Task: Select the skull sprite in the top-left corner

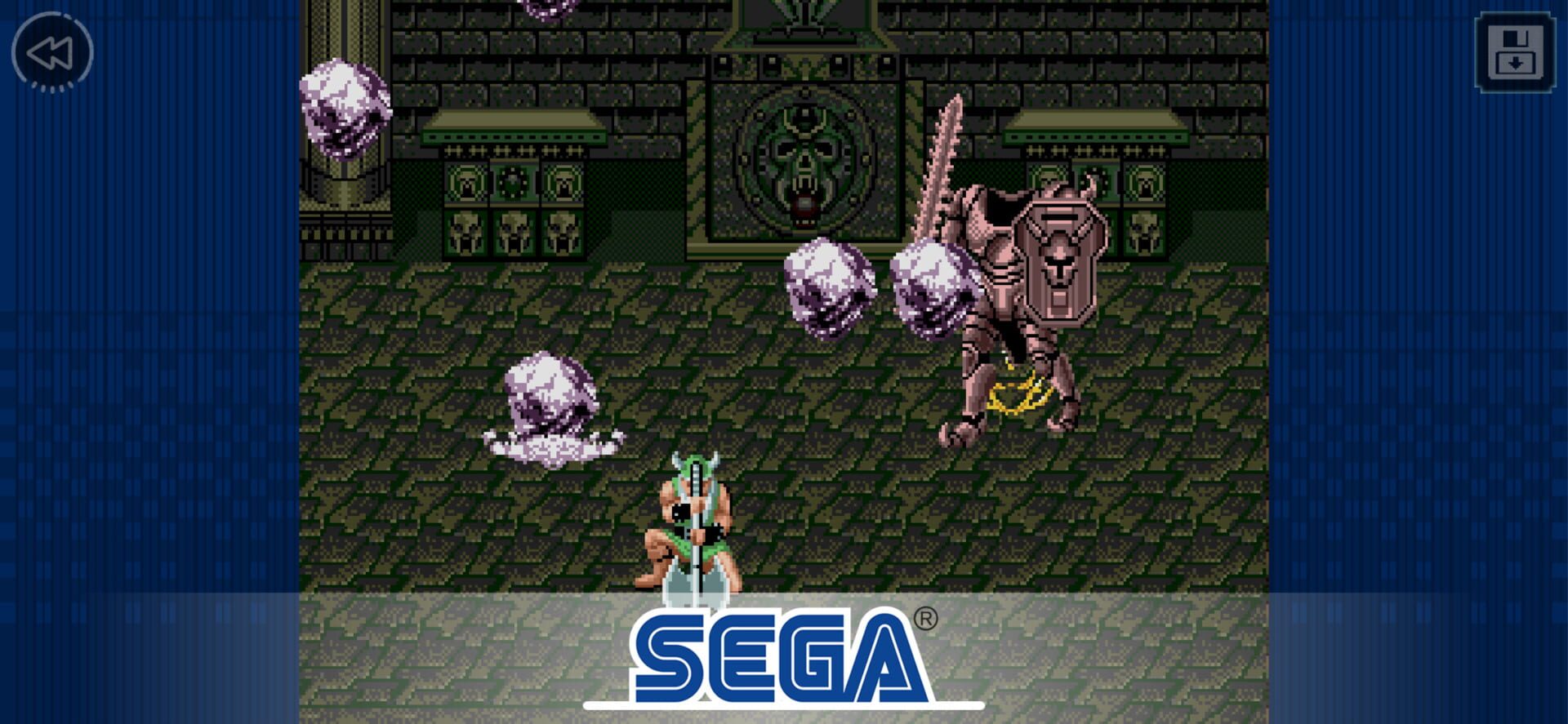Action: pos(347,106)
